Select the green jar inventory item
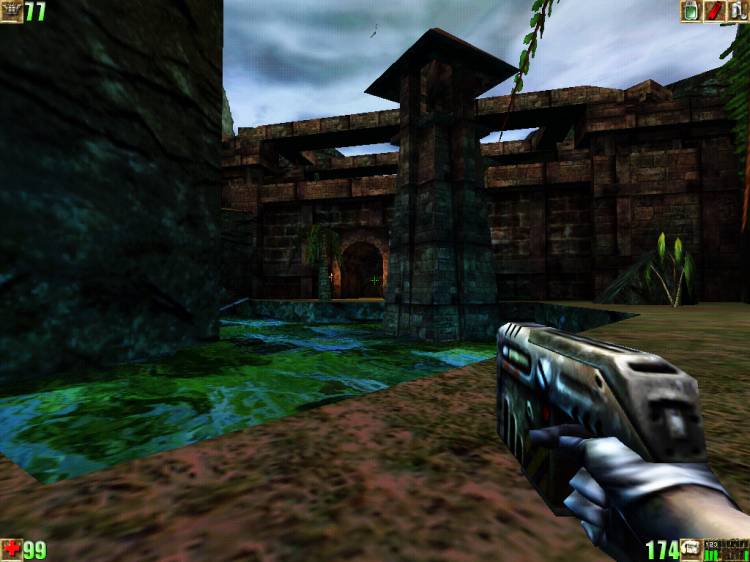750x562 pixels. point(690,11)
